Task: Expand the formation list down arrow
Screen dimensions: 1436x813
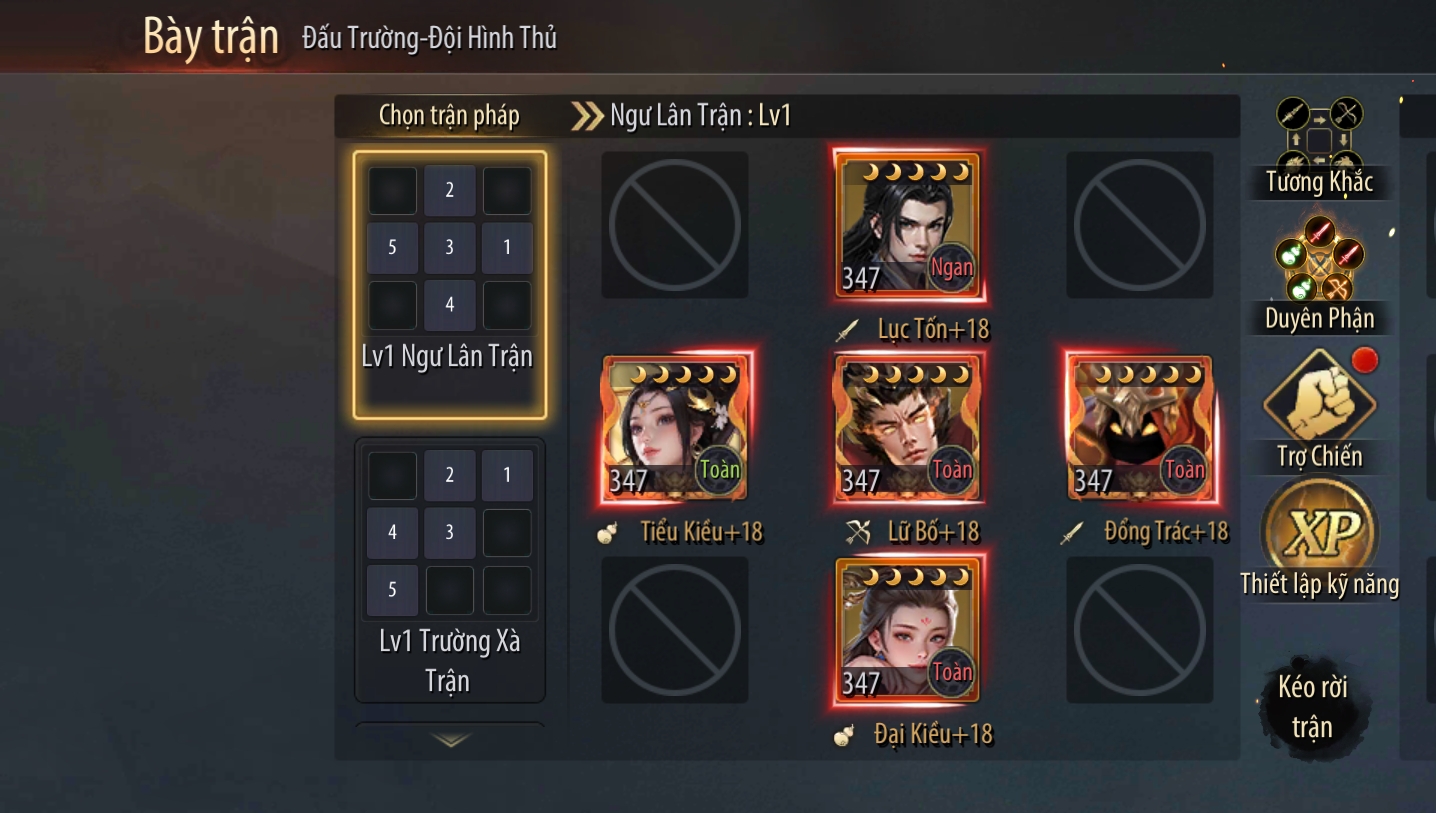Action: point(450,739)
